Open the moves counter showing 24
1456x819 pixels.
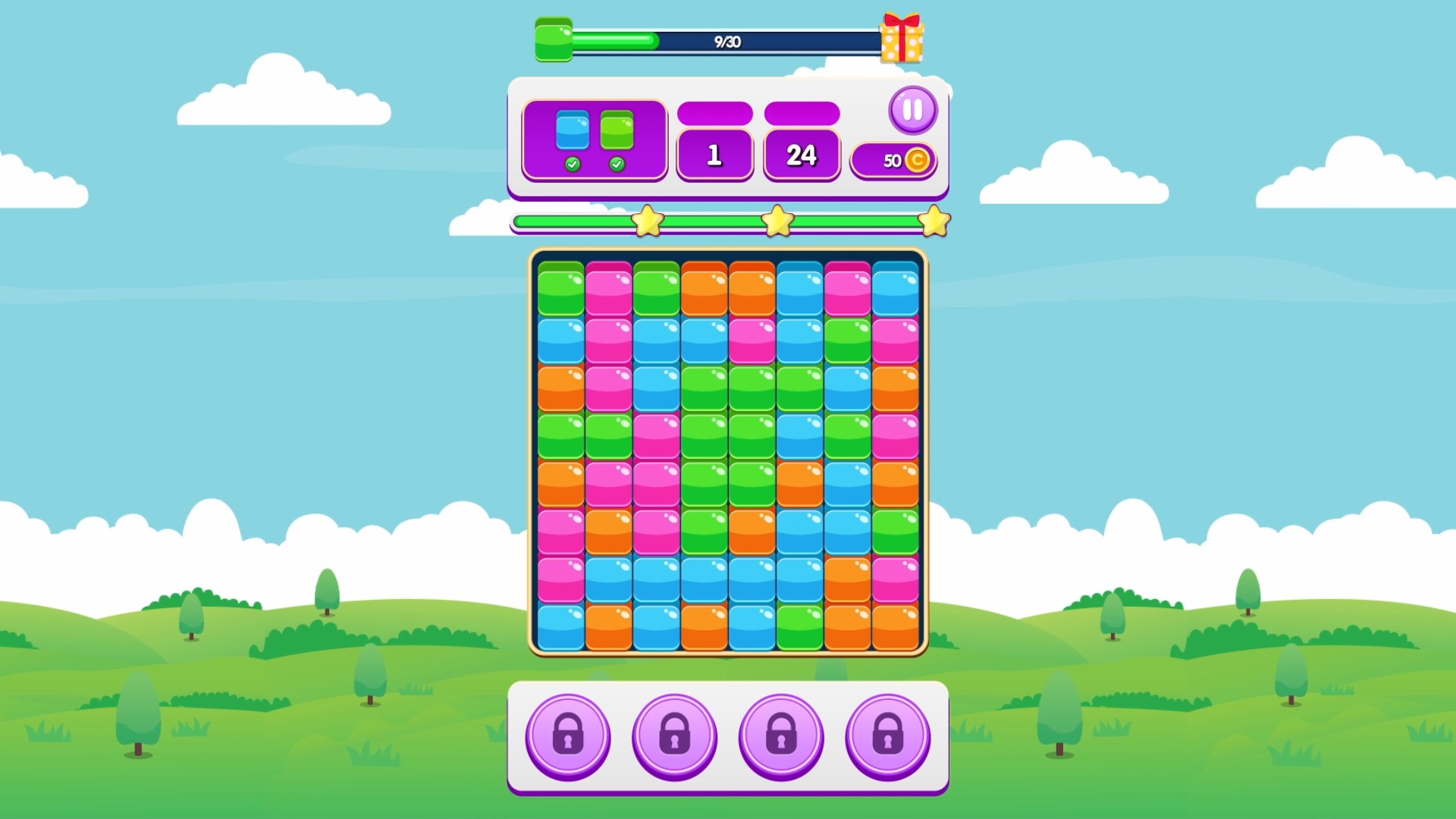pyautogui.click(x=802, y=154)
